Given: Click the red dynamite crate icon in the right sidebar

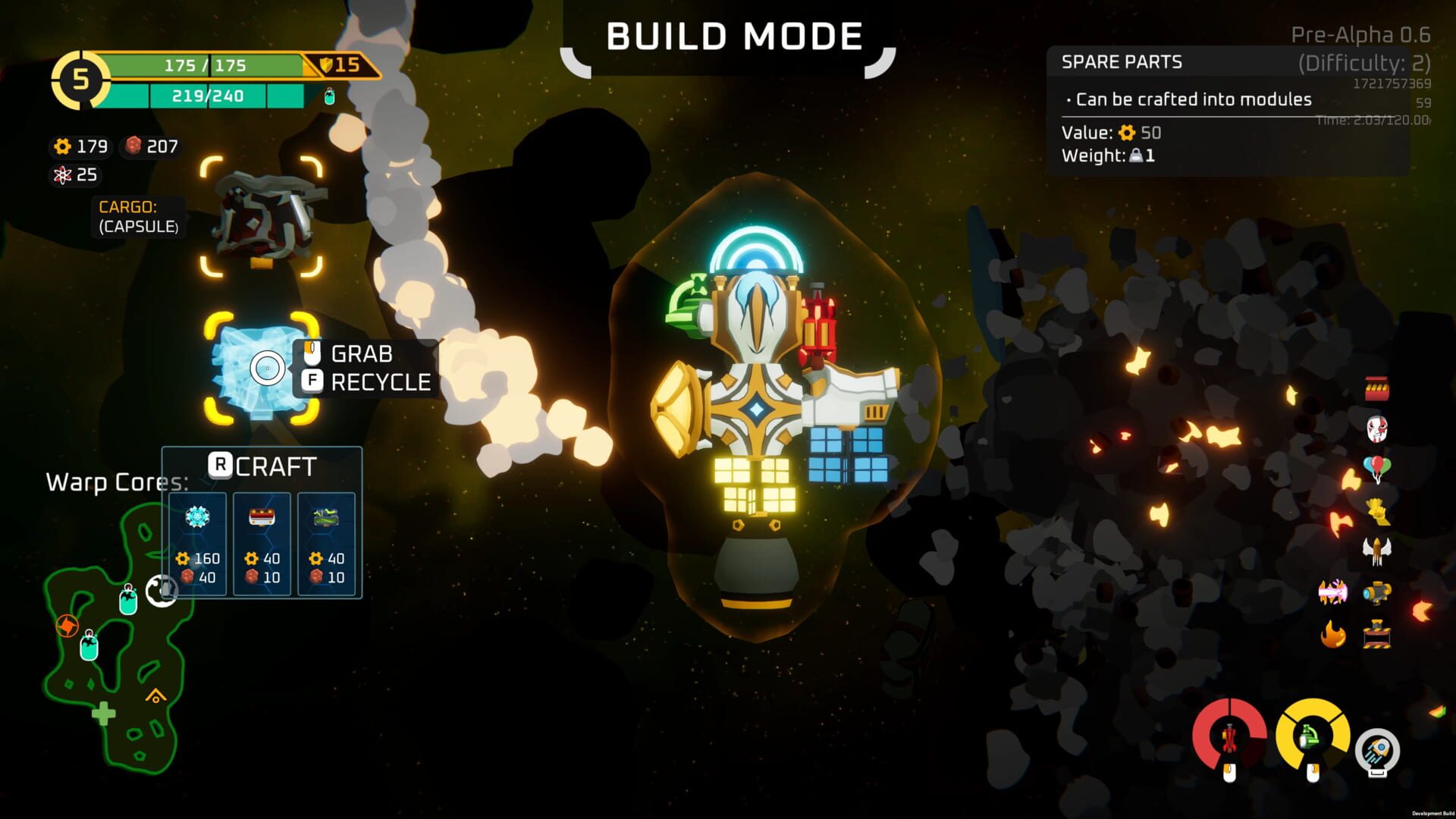Looking at the screenshot, I should [1377, 389].
